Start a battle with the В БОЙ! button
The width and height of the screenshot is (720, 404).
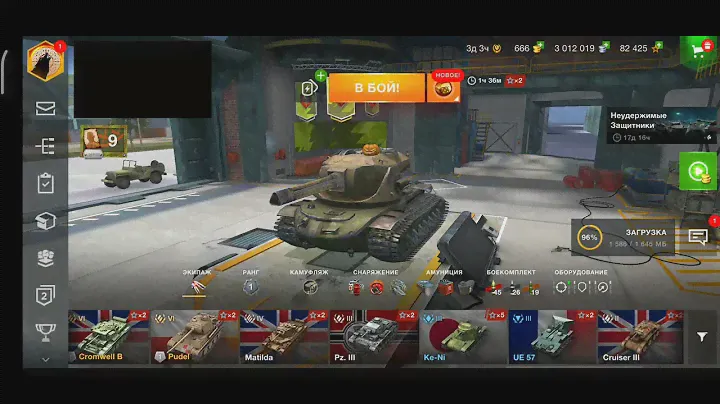point(376,87)
